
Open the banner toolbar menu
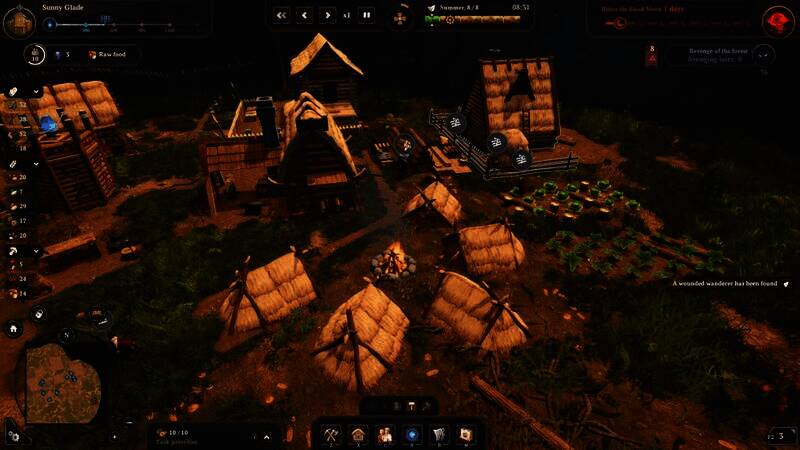438,435
